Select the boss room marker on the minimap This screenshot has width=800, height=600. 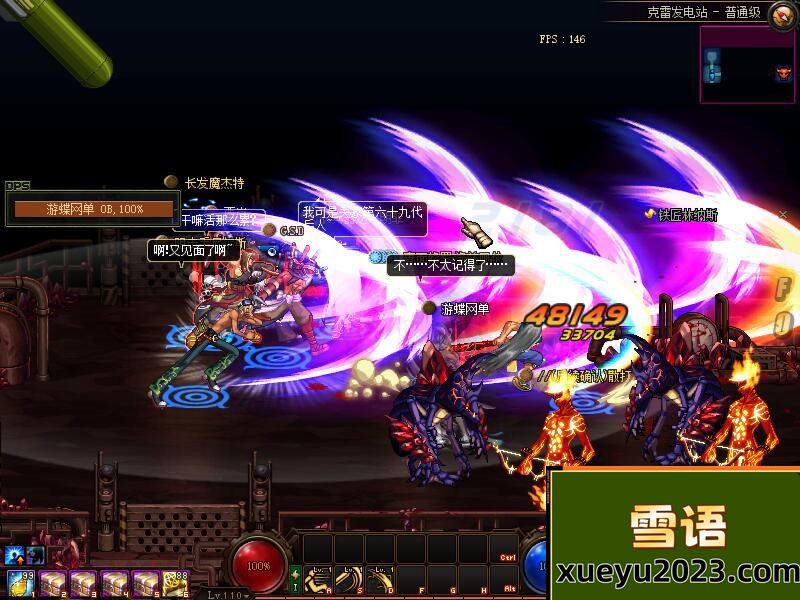coord(782,73)
